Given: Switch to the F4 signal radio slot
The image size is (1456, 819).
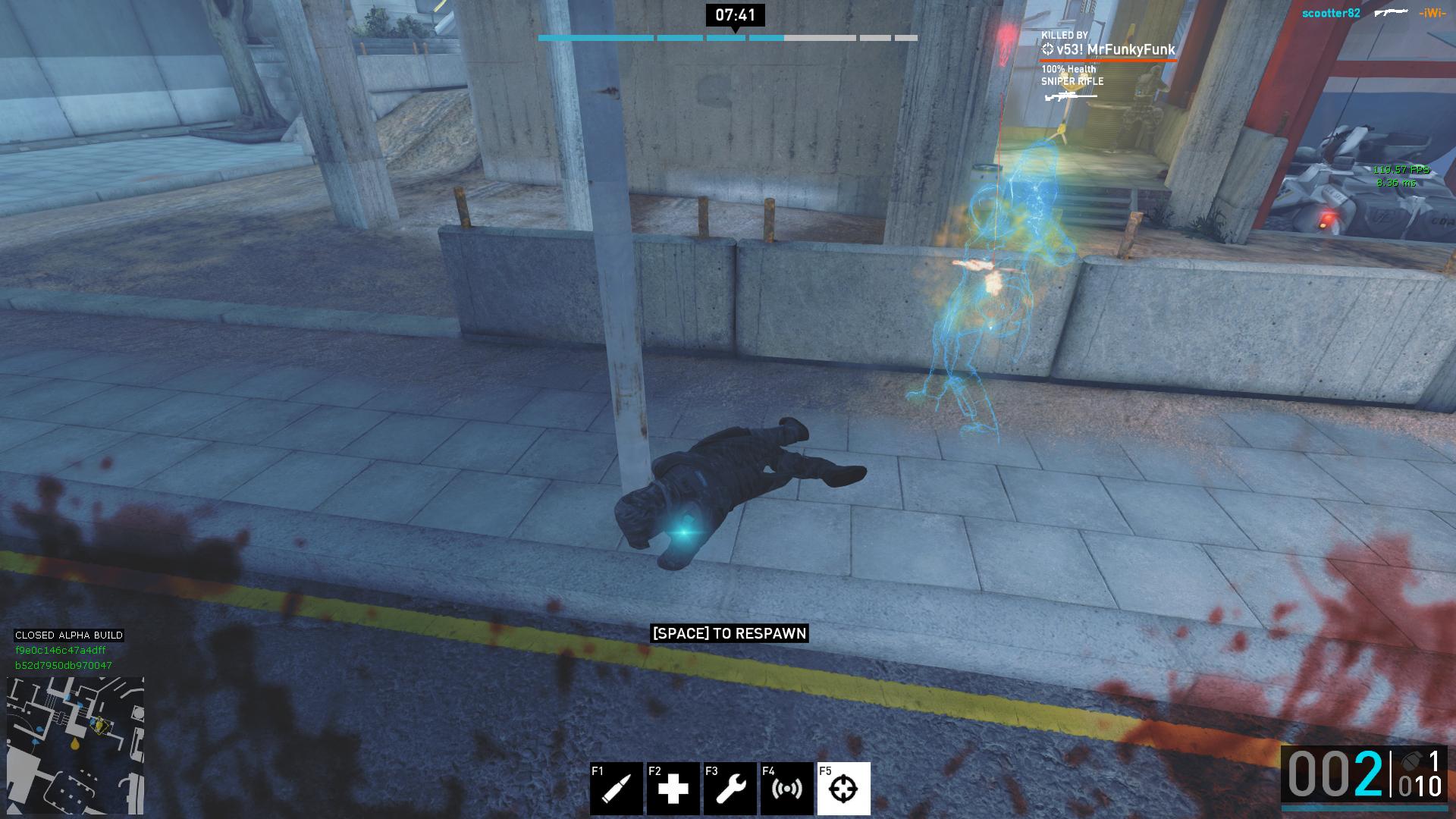Looking at the screenshot, I should (x=787, y=789).
